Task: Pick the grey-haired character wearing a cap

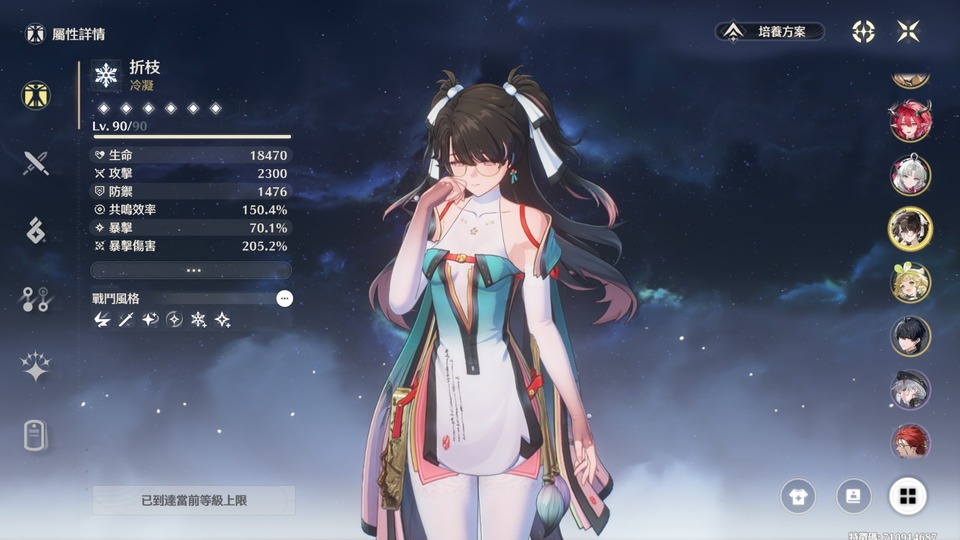Action: coord(910,390)
